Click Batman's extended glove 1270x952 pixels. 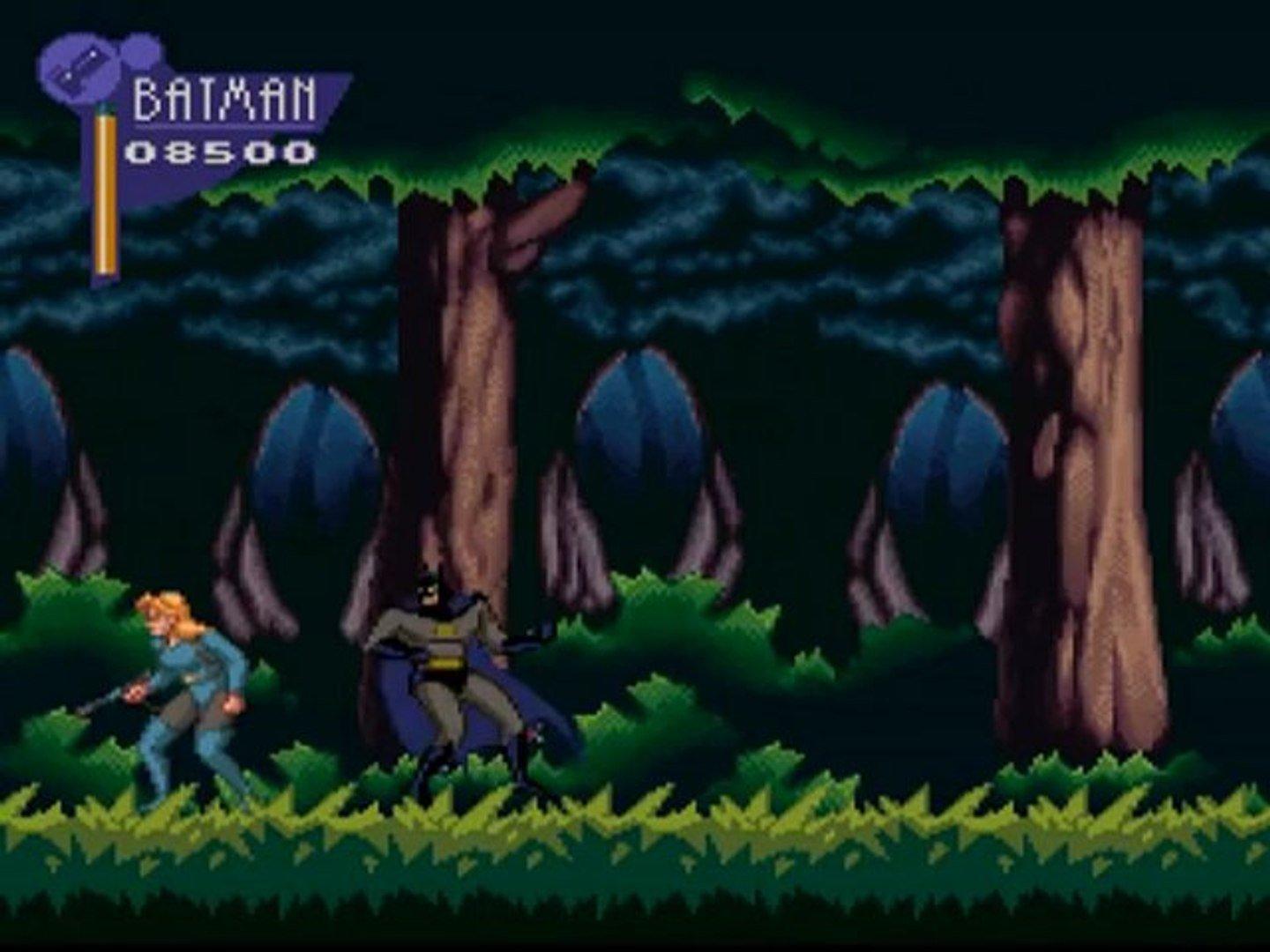(529, 632)
